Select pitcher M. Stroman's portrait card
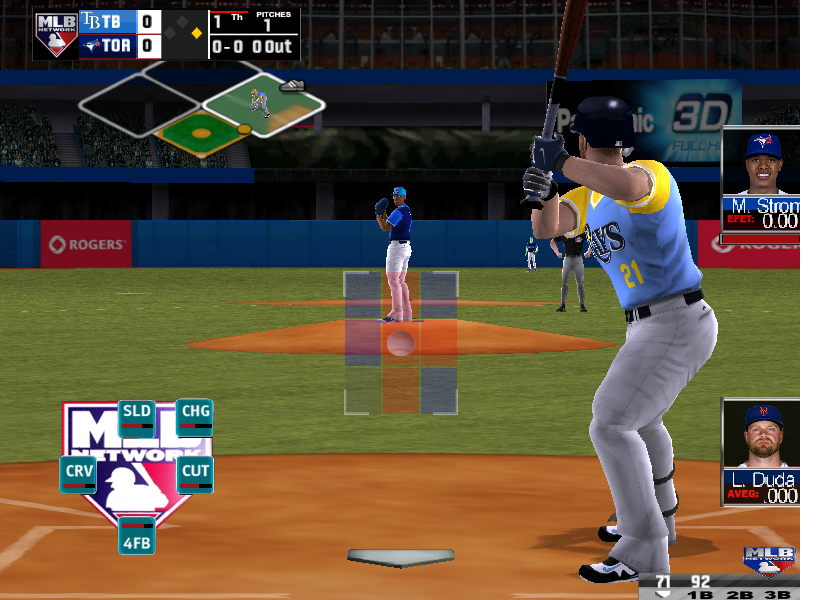 click(x=760, y=185)
